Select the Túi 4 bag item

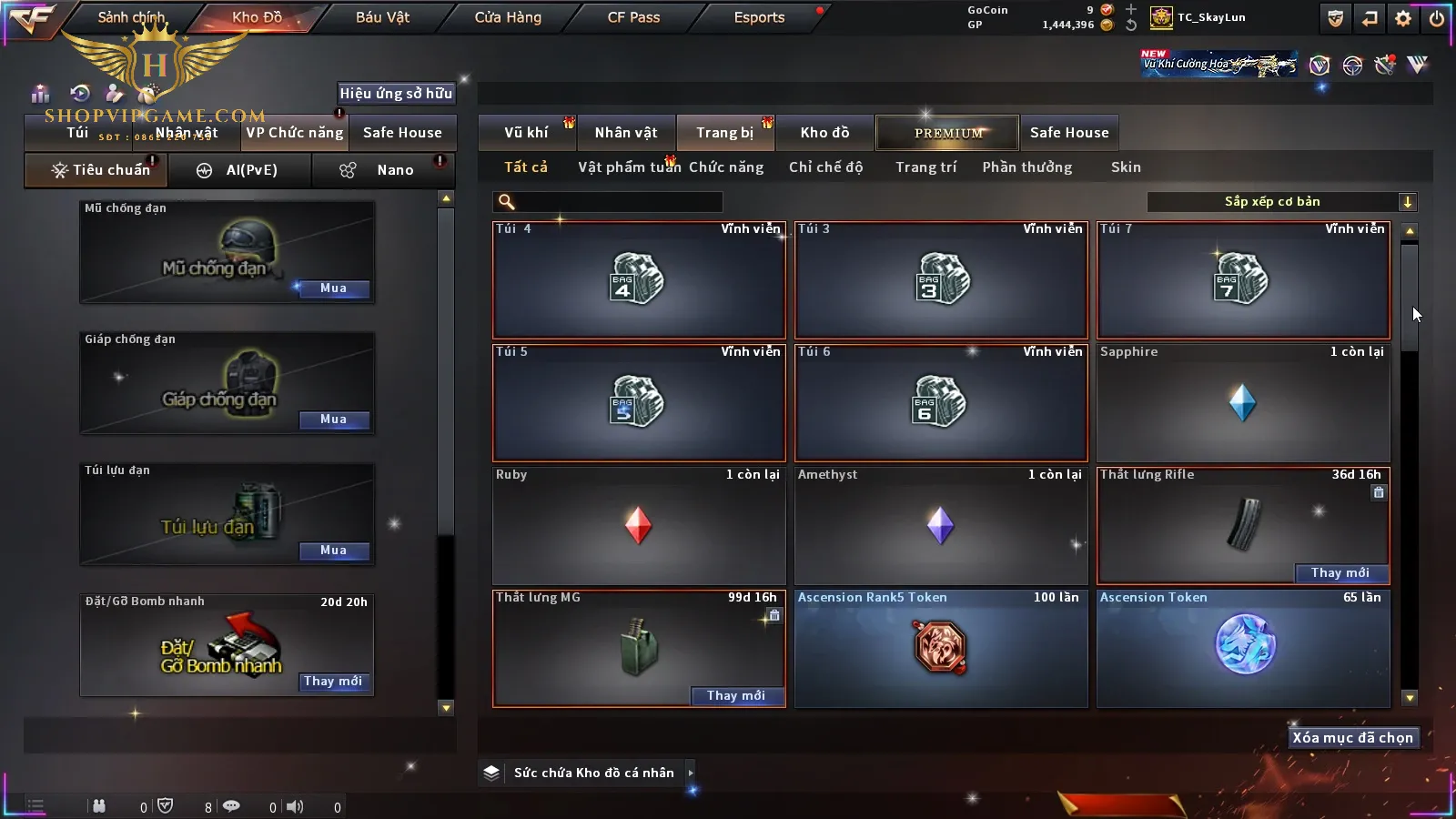638,280
